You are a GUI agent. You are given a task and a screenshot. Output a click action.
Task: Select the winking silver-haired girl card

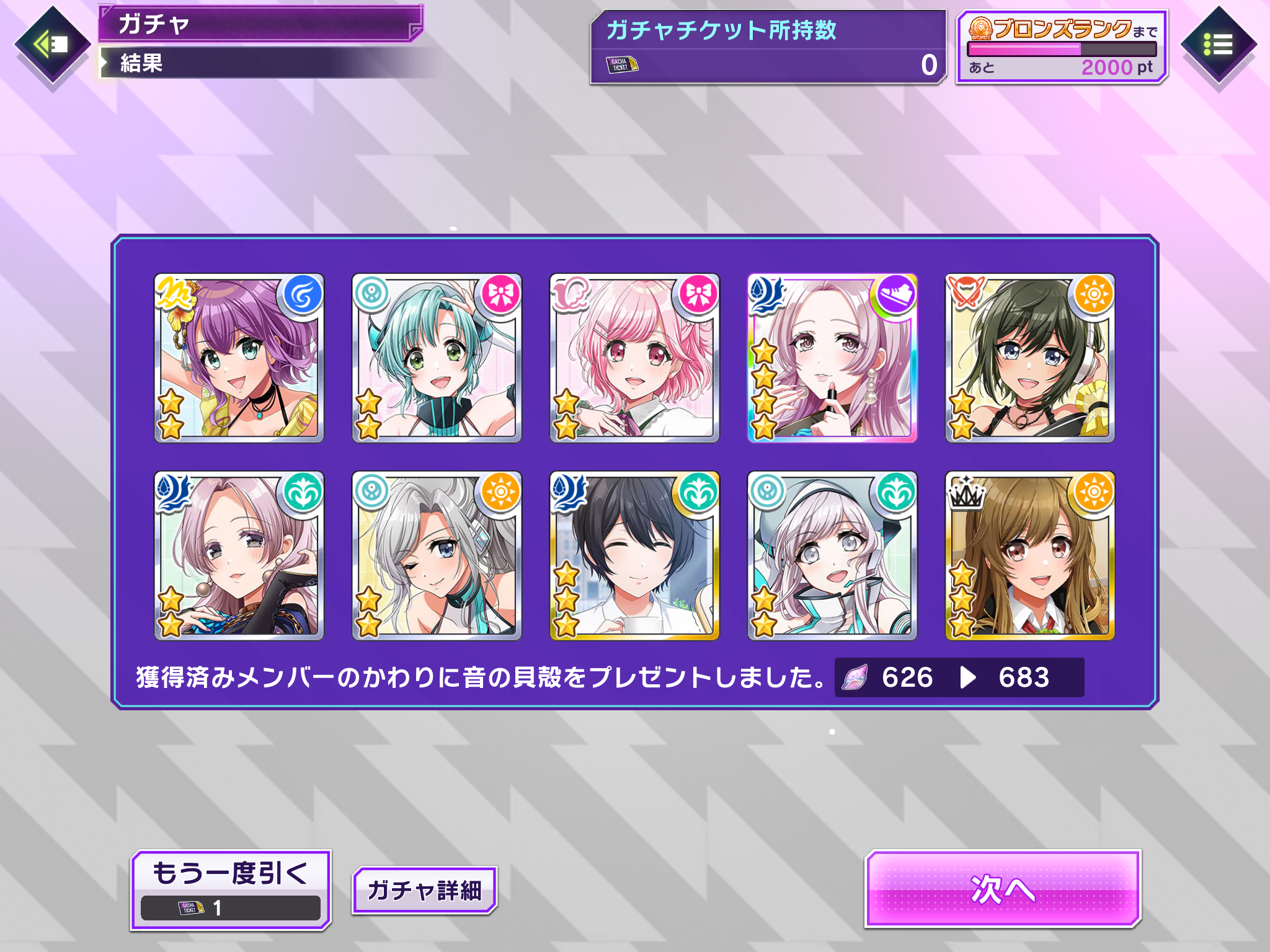point(437,555)
